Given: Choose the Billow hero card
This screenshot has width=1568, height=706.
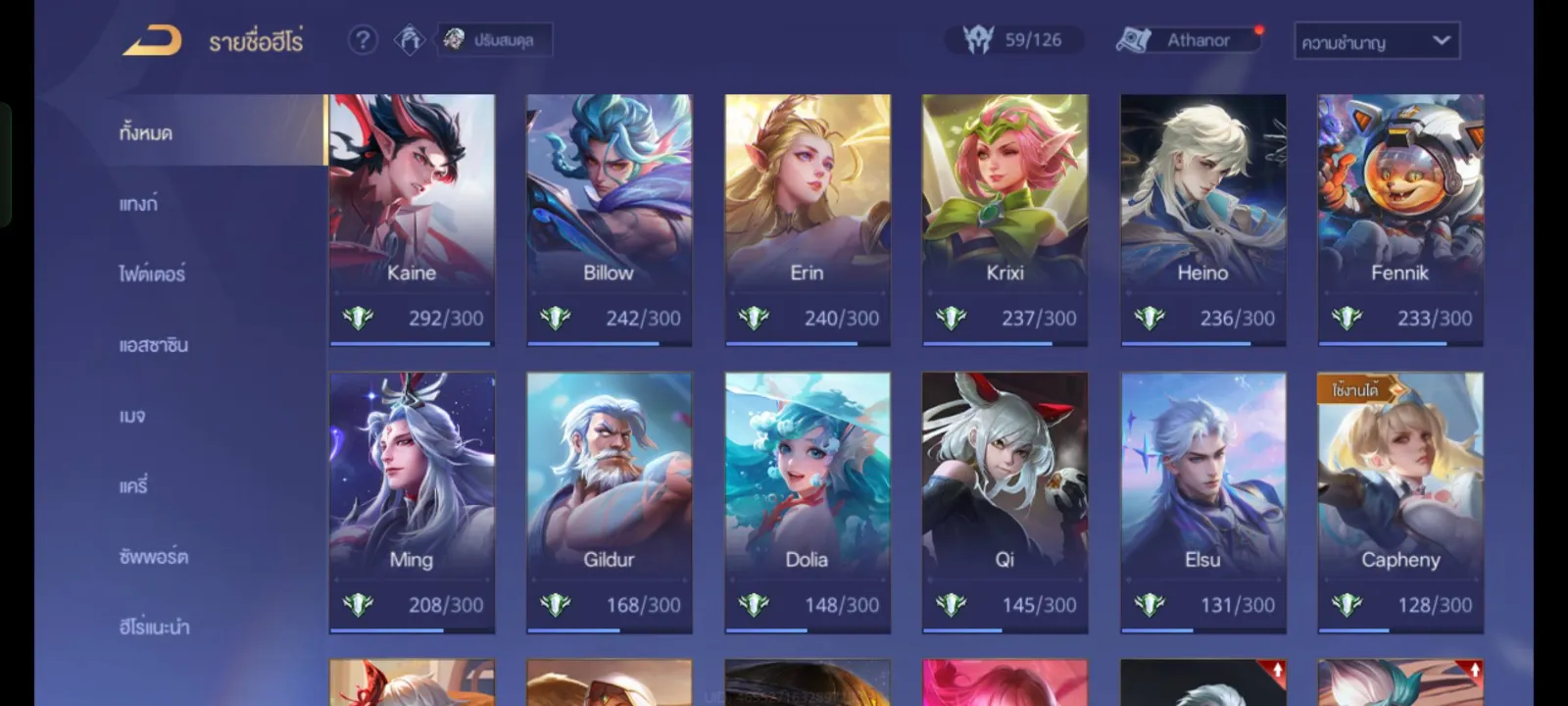Looking at the screenshot, I should coord(609,219).
